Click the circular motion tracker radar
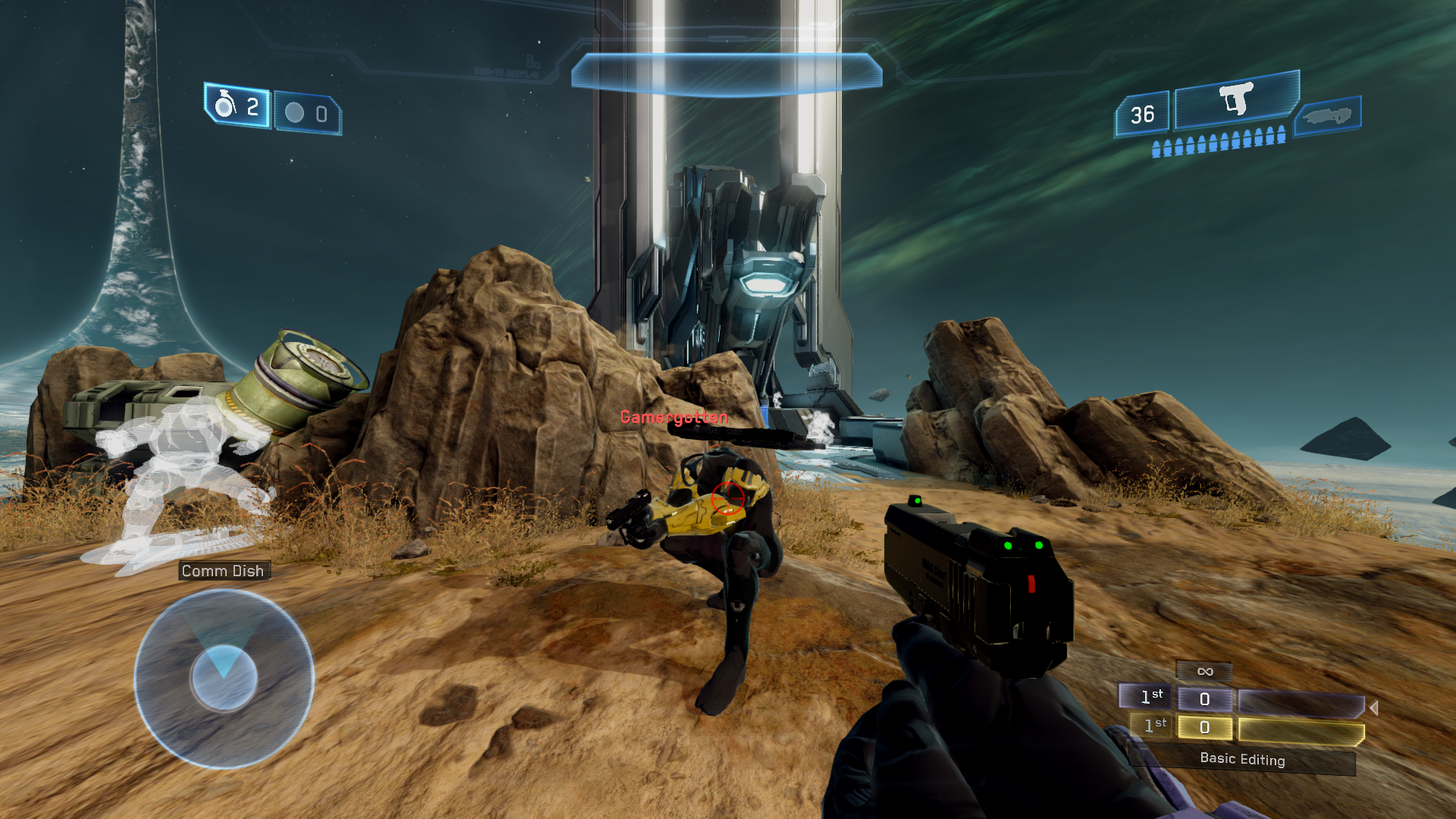 pos(224,679)
